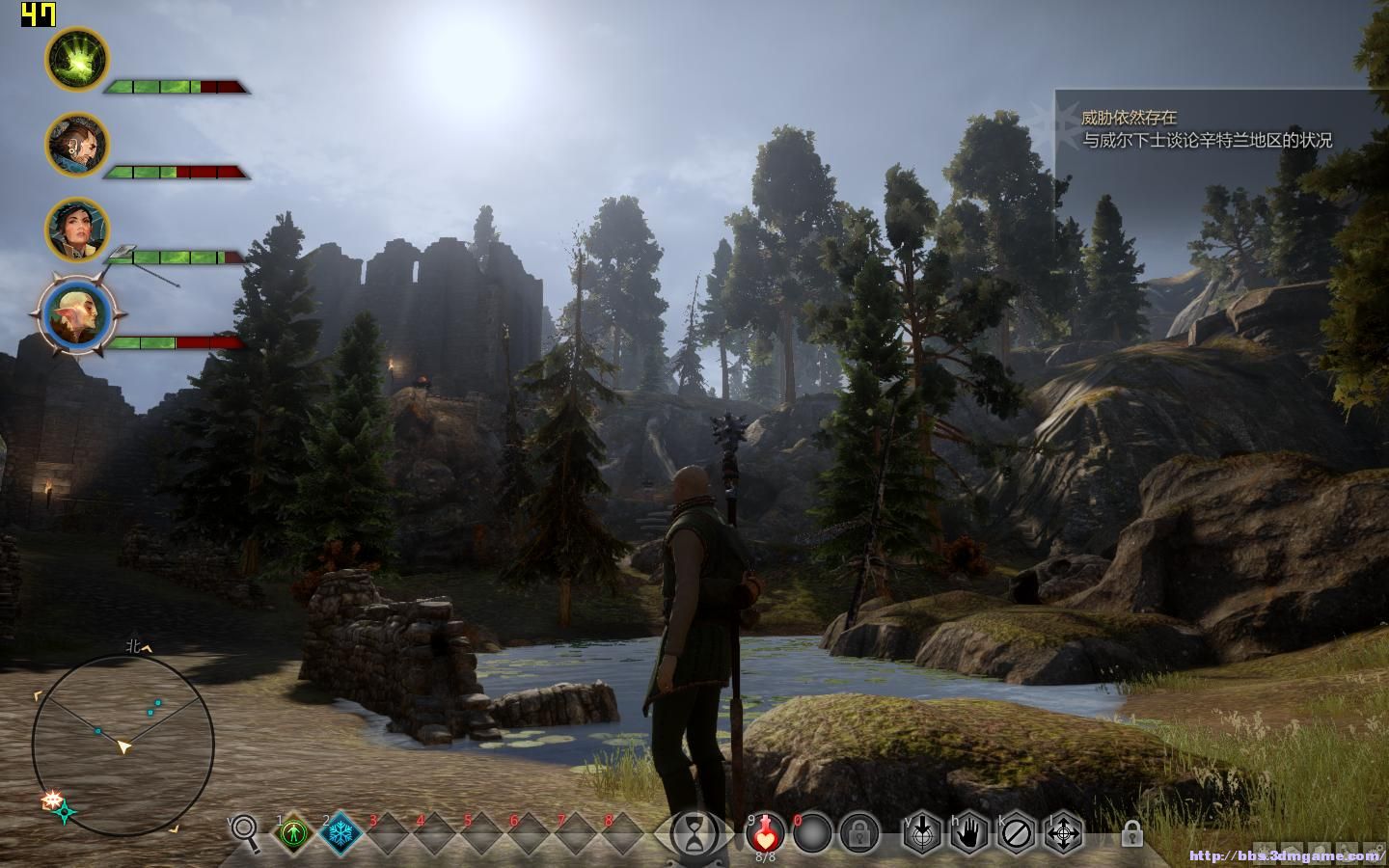This screenshot has height=868, width=1389.
Task: Use the red health potion
Action: click(765, 831)
